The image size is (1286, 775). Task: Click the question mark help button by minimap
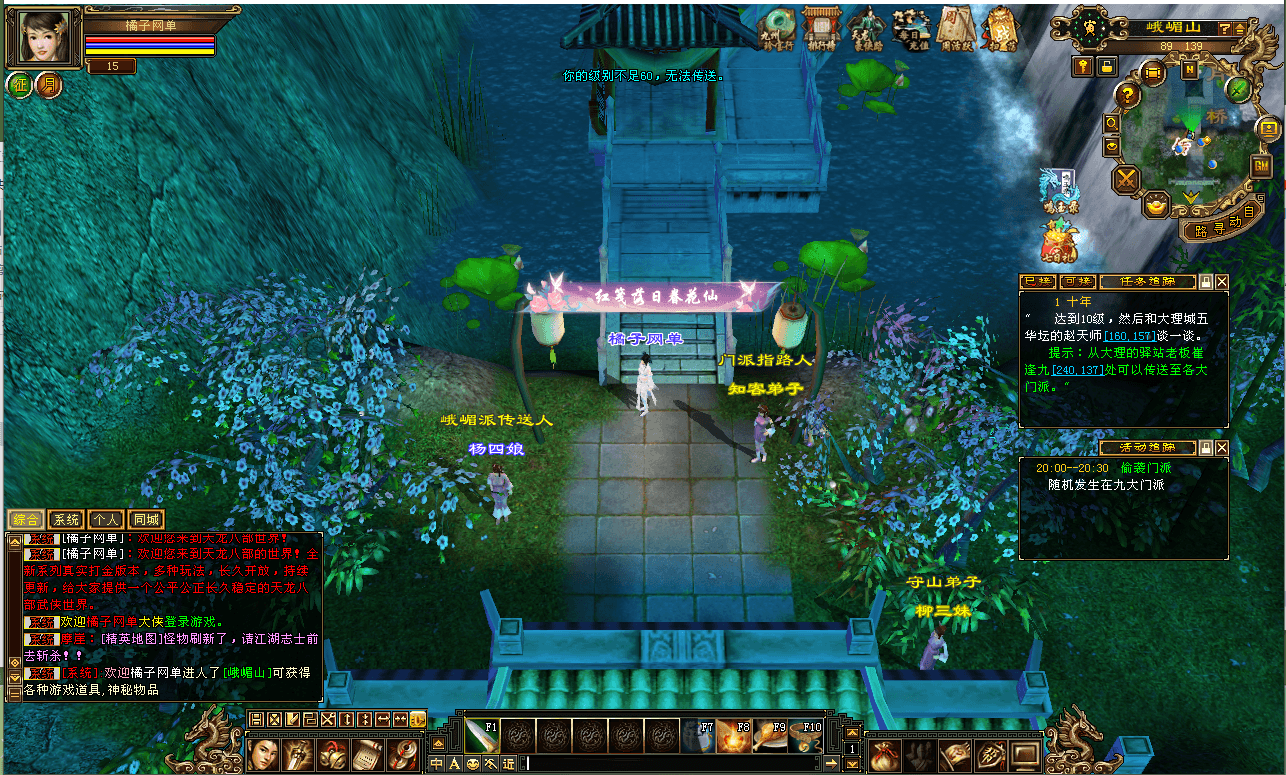(1127, 96)
